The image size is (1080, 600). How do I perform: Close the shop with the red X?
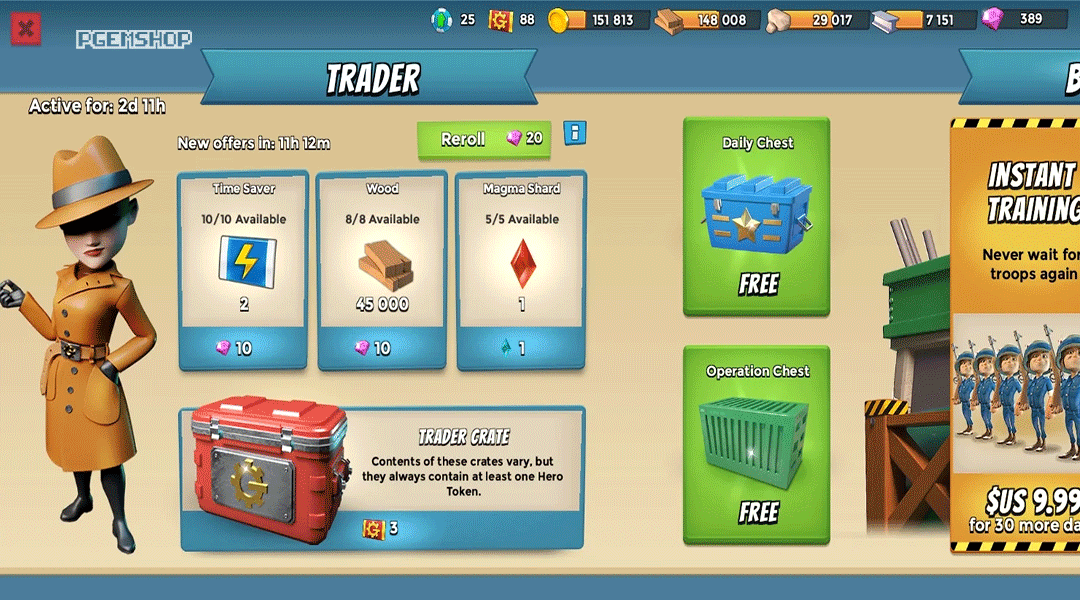coord(26,29)
